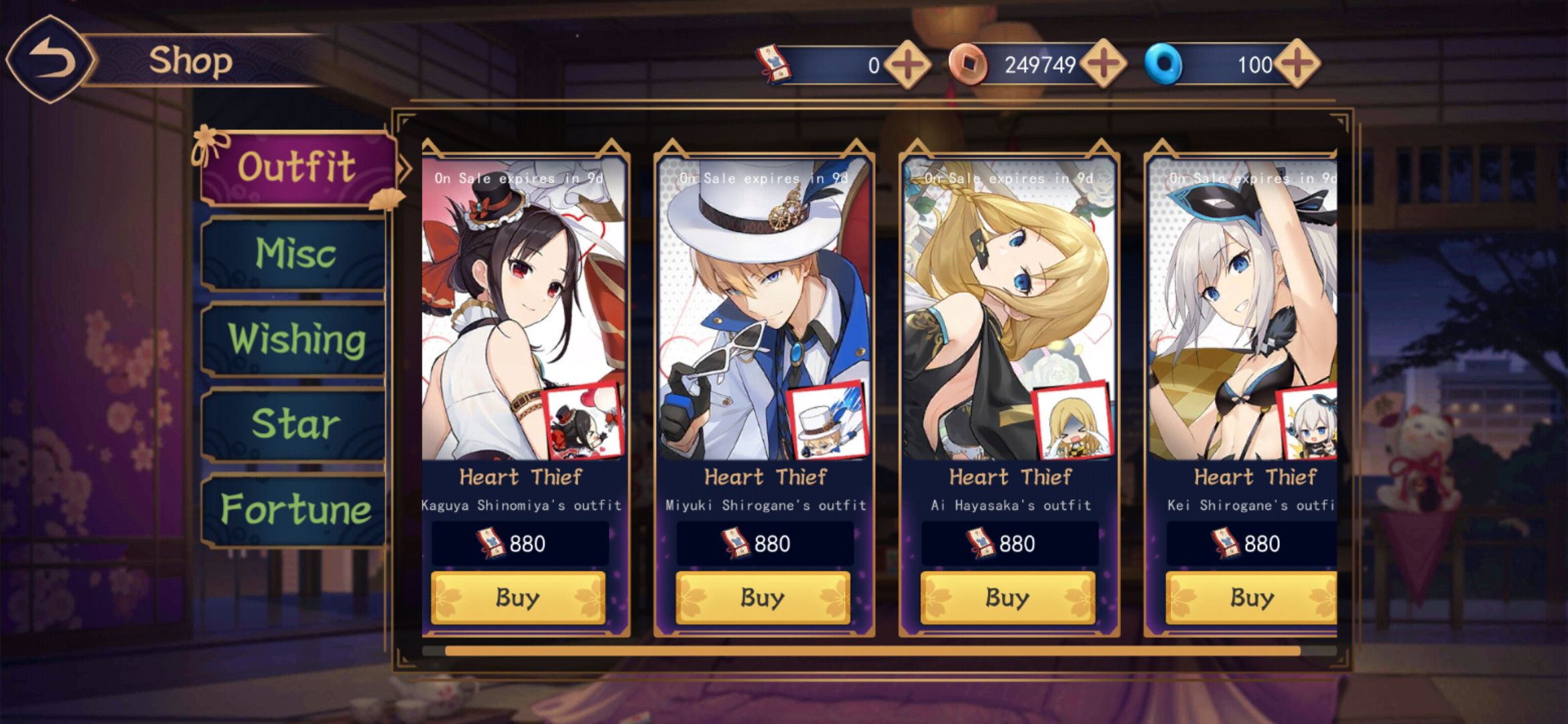Add more blue ring currency
Viewport: 1568px width, 724px height.
click(1297, 65)
